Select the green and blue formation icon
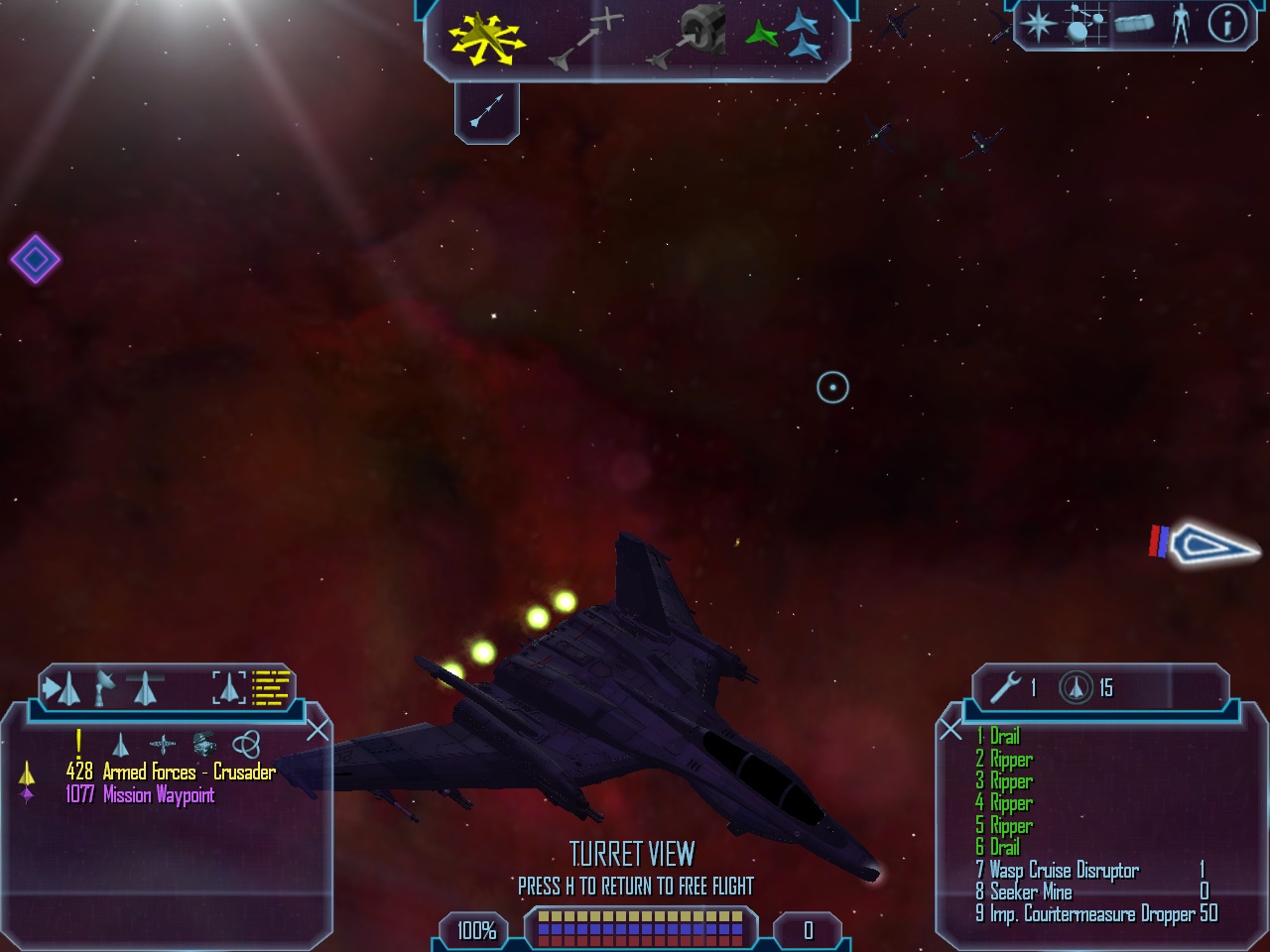The image size is (1270, 952). pos(784,36)
